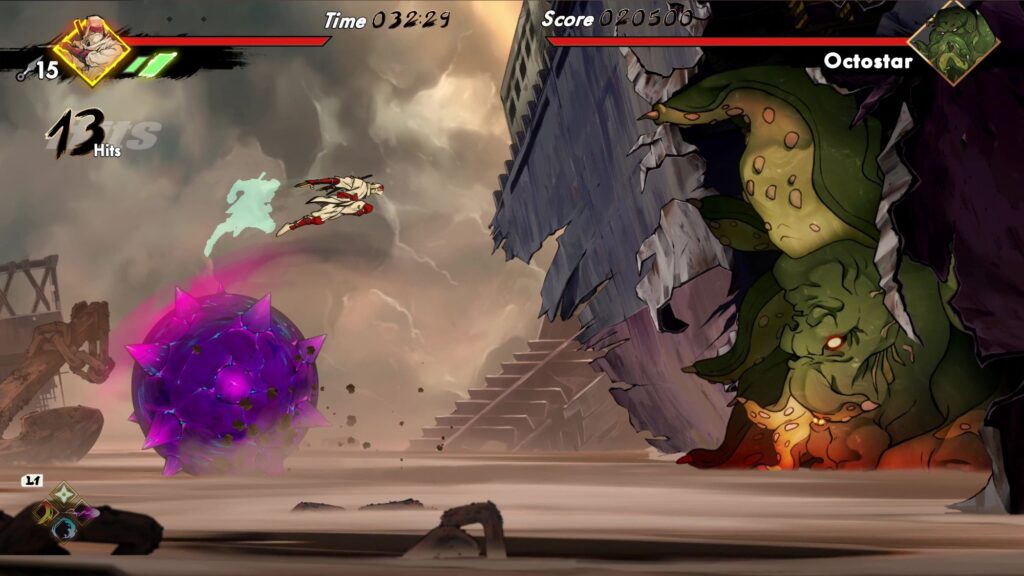Trigger the blue swirling water skill

[x=64, y=530]
